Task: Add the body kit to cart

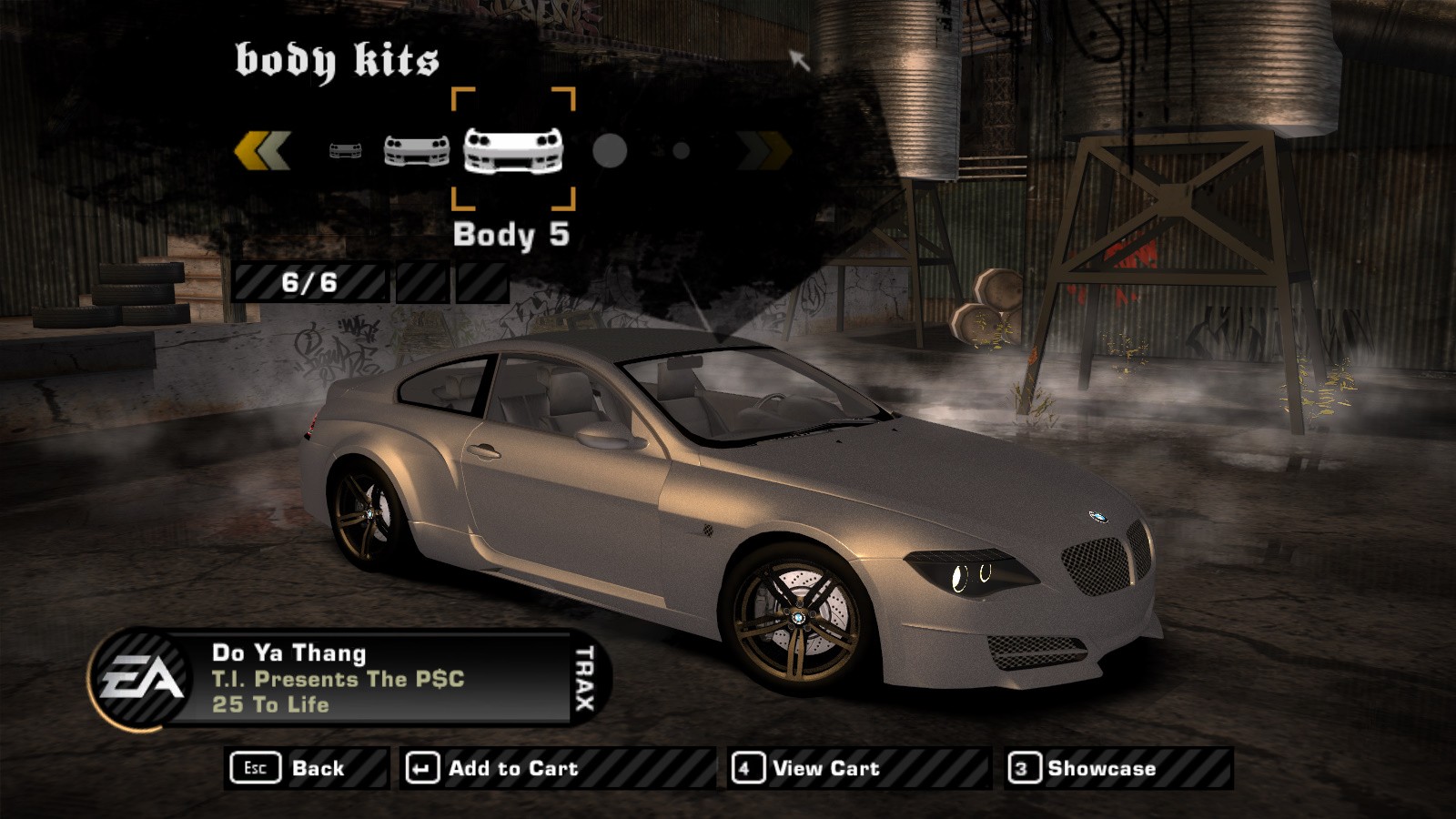Action: (557, 768)
